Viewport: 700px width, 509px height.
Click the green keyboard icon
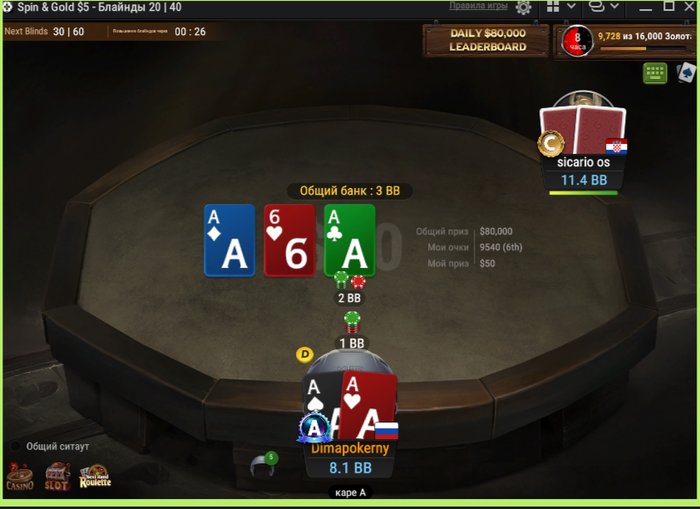(655, 72)
